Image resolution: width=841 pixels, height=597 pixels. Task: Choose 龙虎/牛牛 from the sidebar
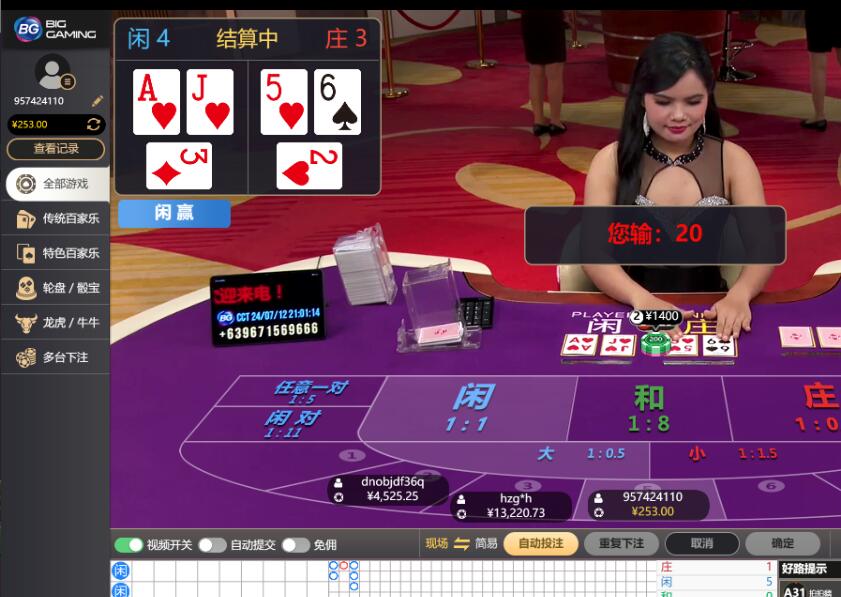click(57, 323)
